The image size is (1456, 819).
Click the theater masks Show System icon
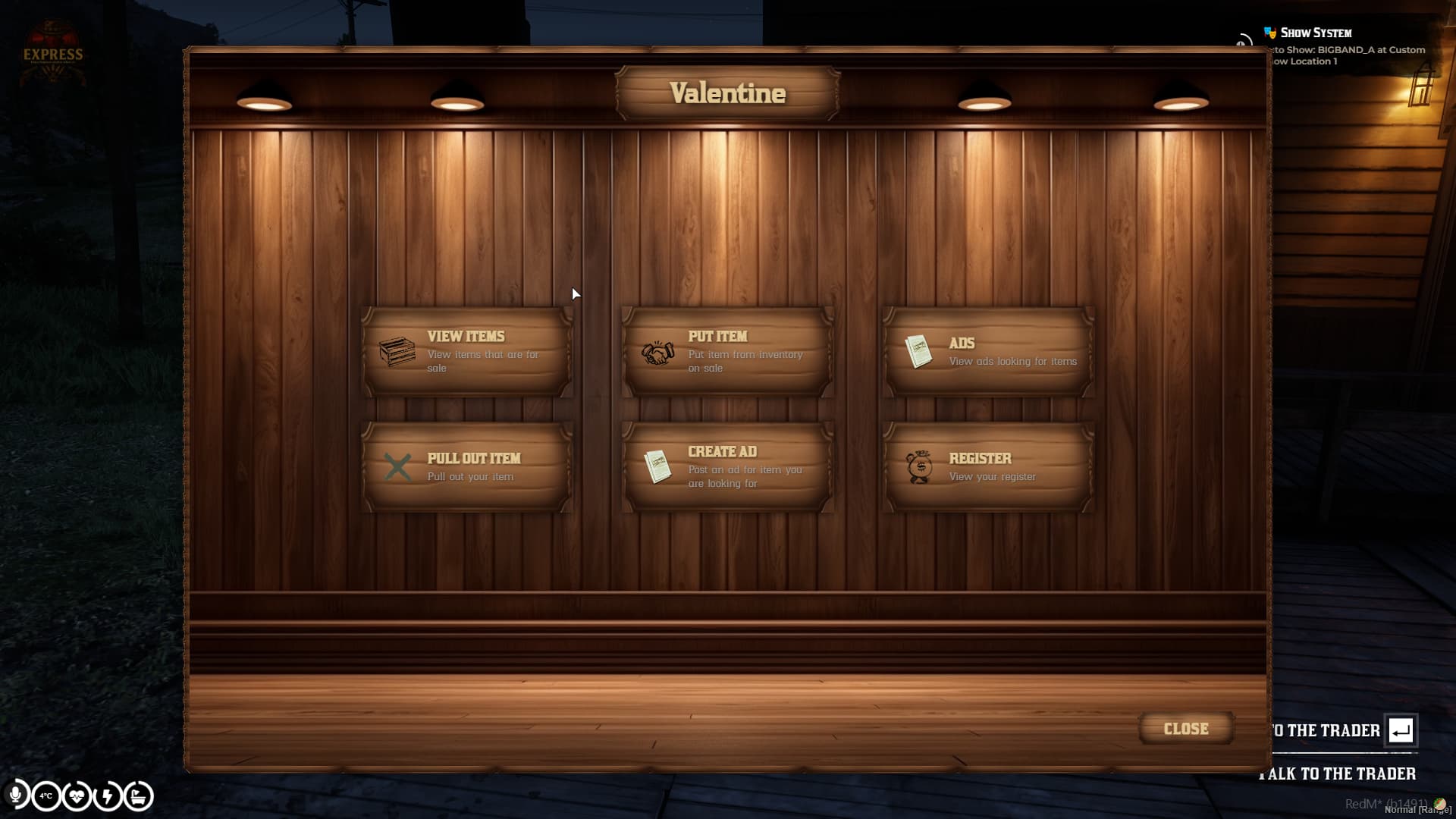tap(1269, 32)
